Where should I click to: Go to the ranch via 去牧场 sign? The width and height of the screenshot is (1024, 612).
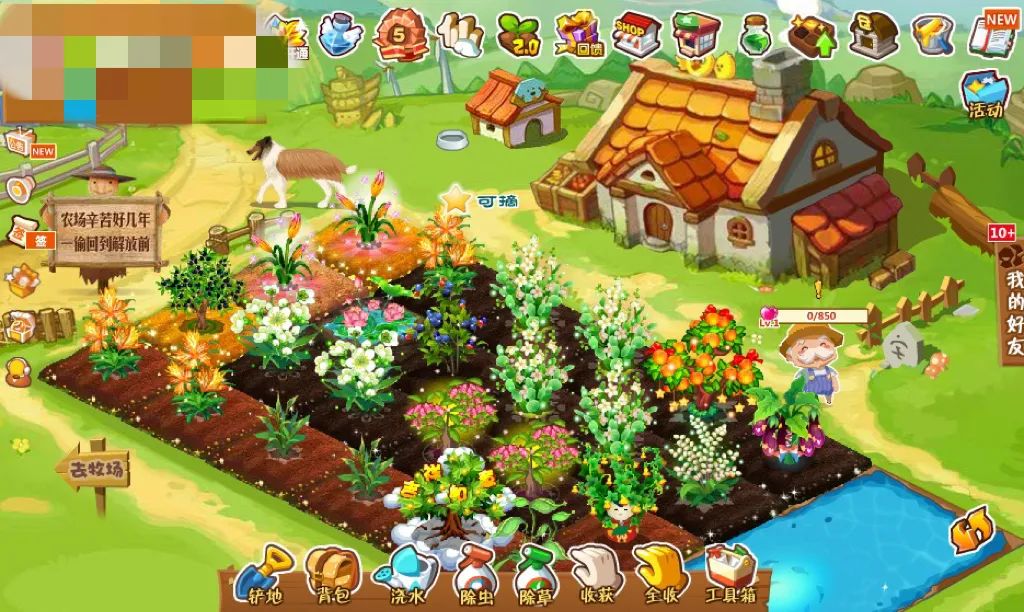[95, 470]
